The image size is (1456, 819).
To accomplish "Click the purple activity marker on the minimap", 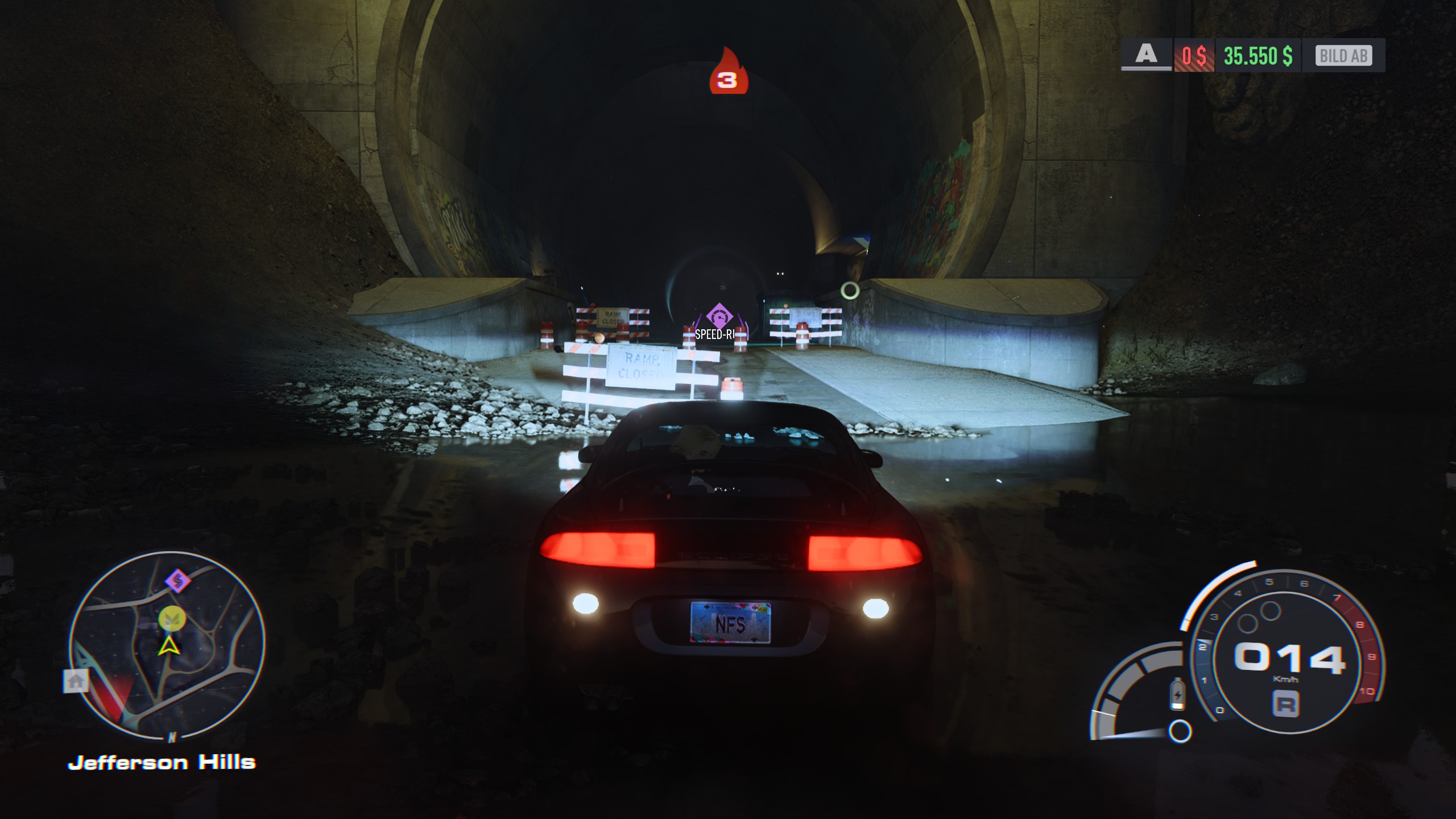I will 177,581.
